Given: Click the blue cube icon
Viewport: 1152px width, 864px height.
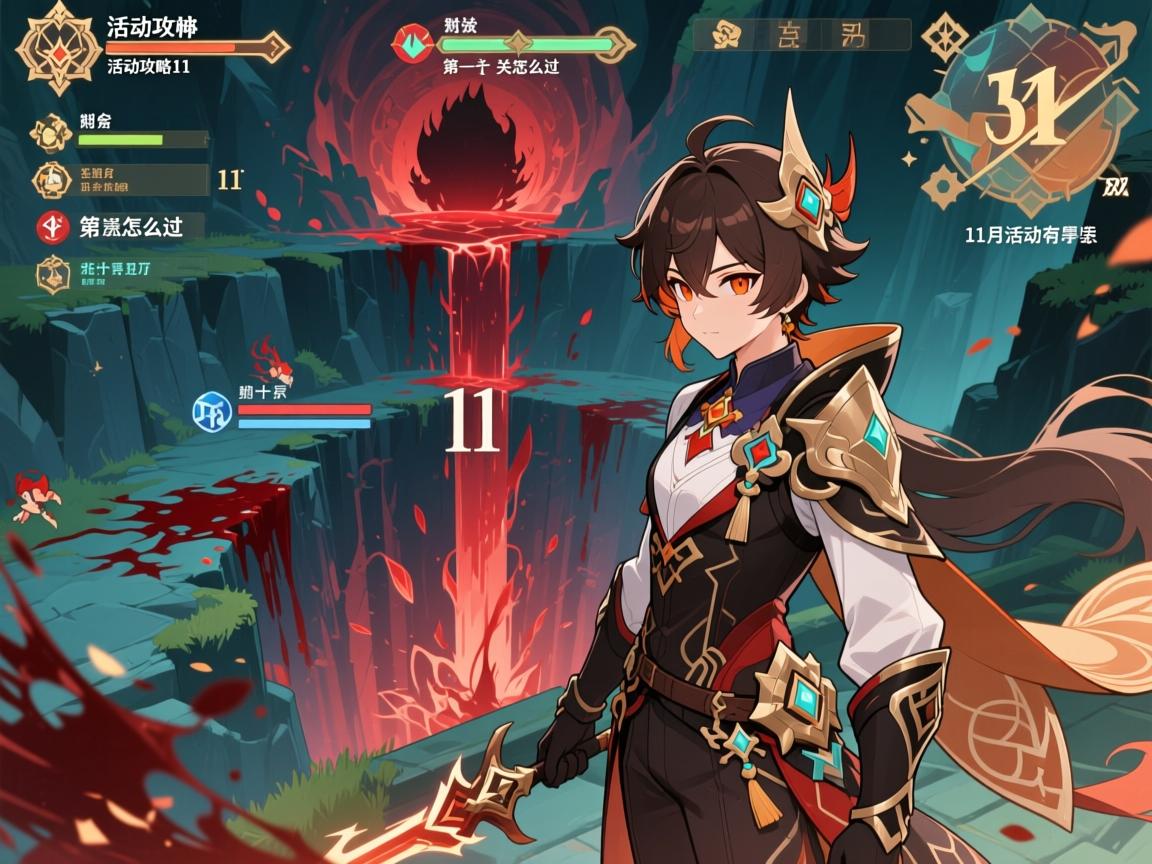Looking at the screenshot, I should tap(213, 410).
